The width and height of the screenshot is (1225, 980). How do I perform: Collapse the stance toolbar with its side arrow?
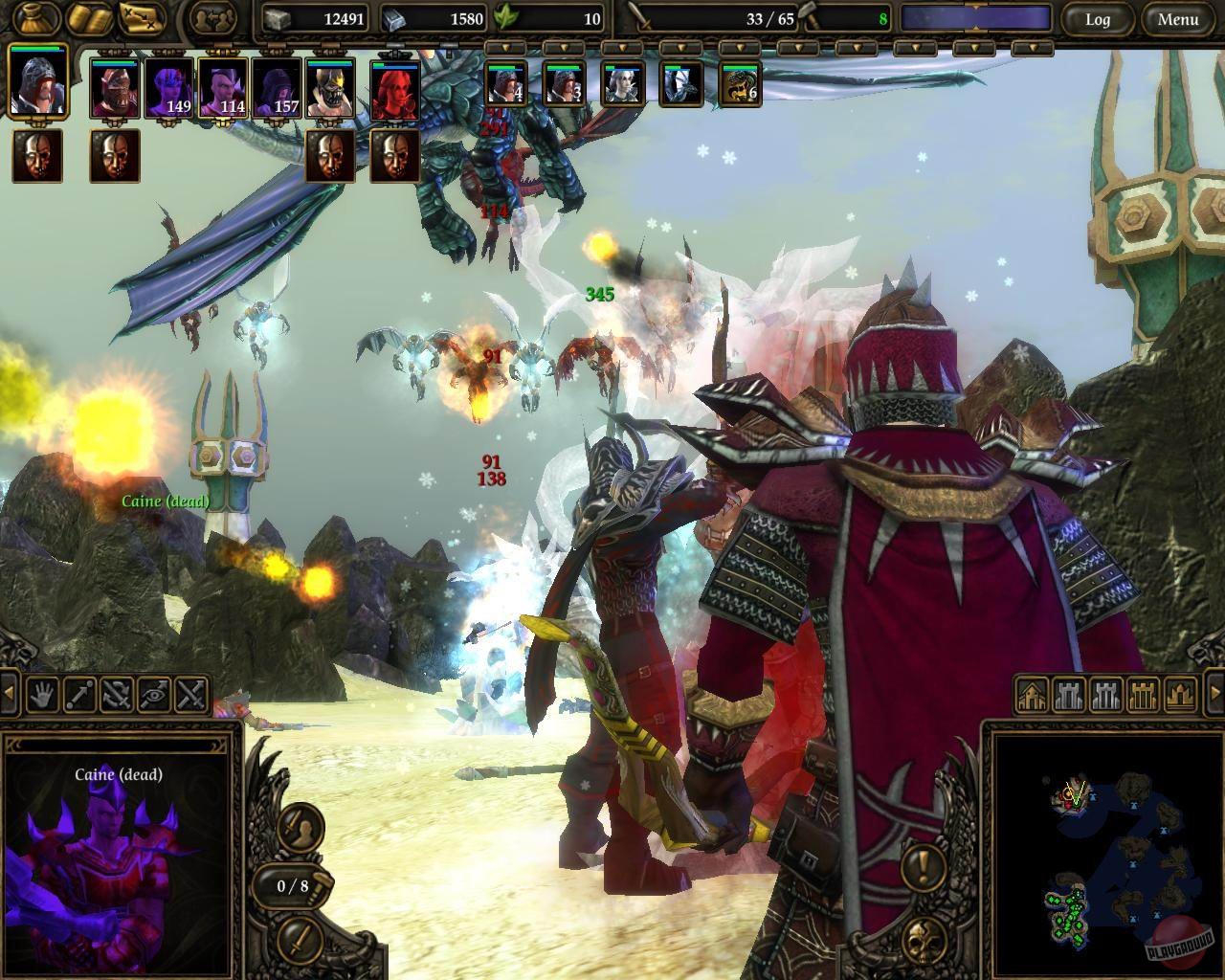(x=9, y=695)
